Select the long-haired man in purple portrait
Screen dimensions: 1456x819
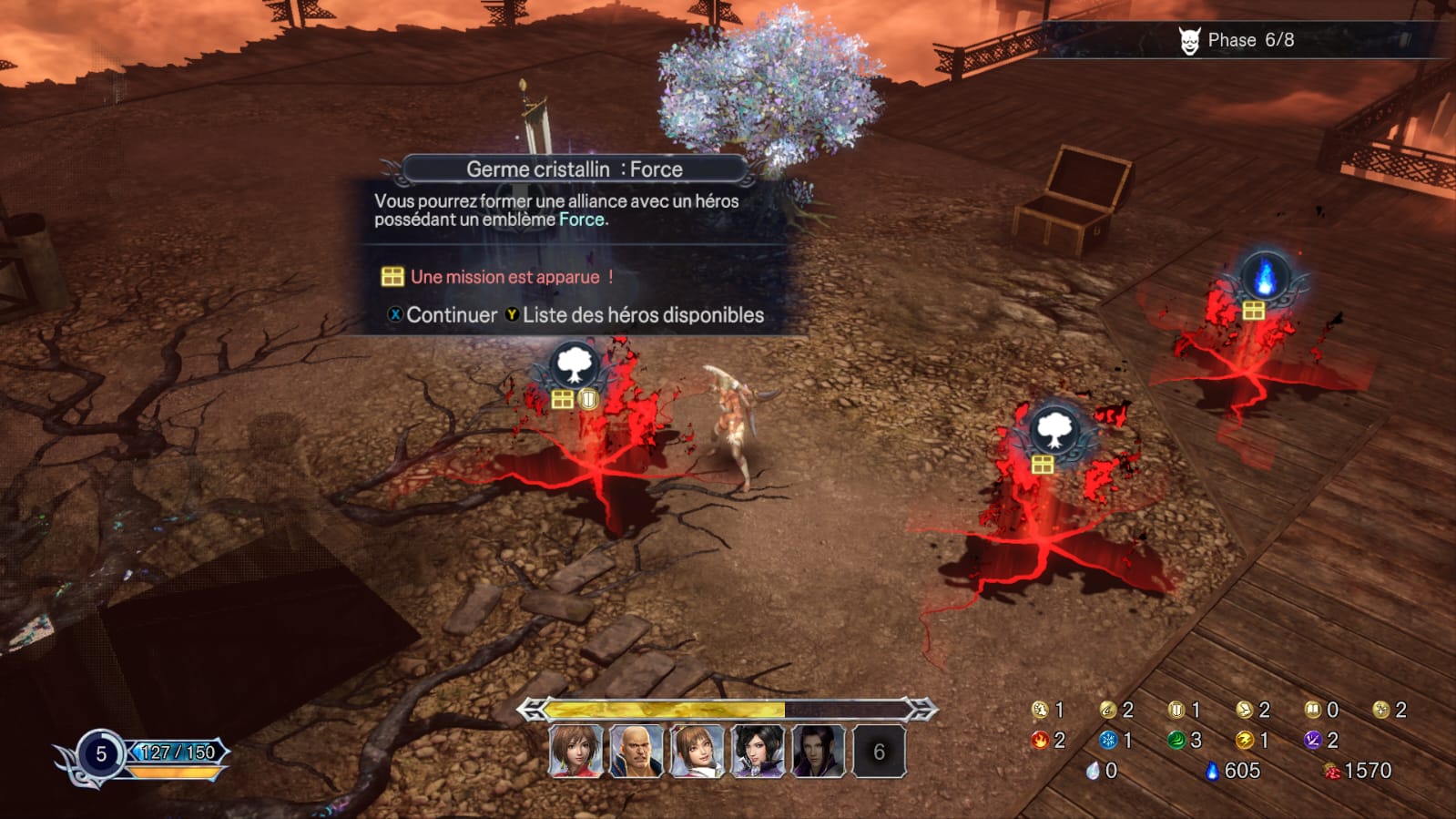click(x=819, y=752)
